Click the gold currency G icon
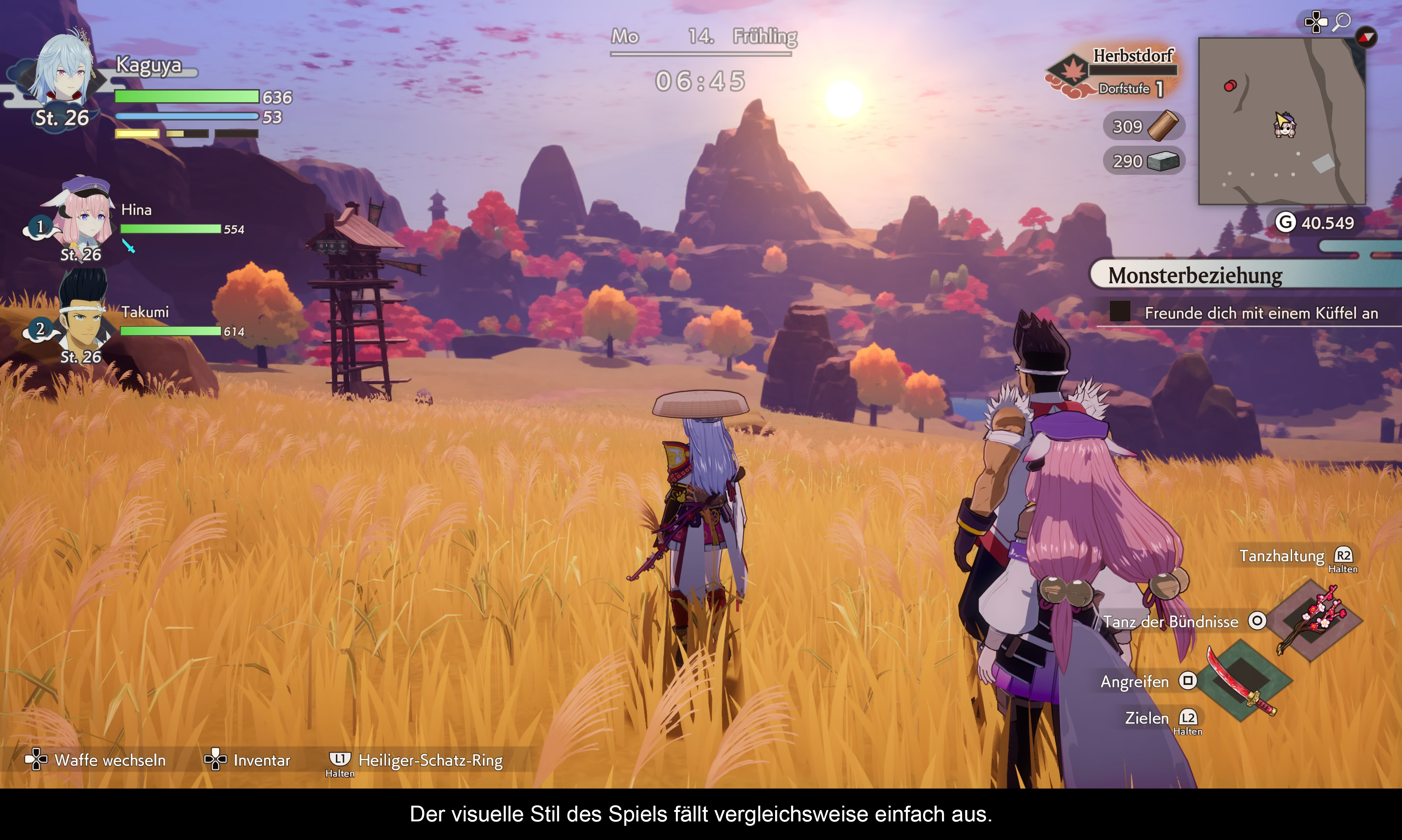This screenshot has height=840, width=1402. (1285, 222)
